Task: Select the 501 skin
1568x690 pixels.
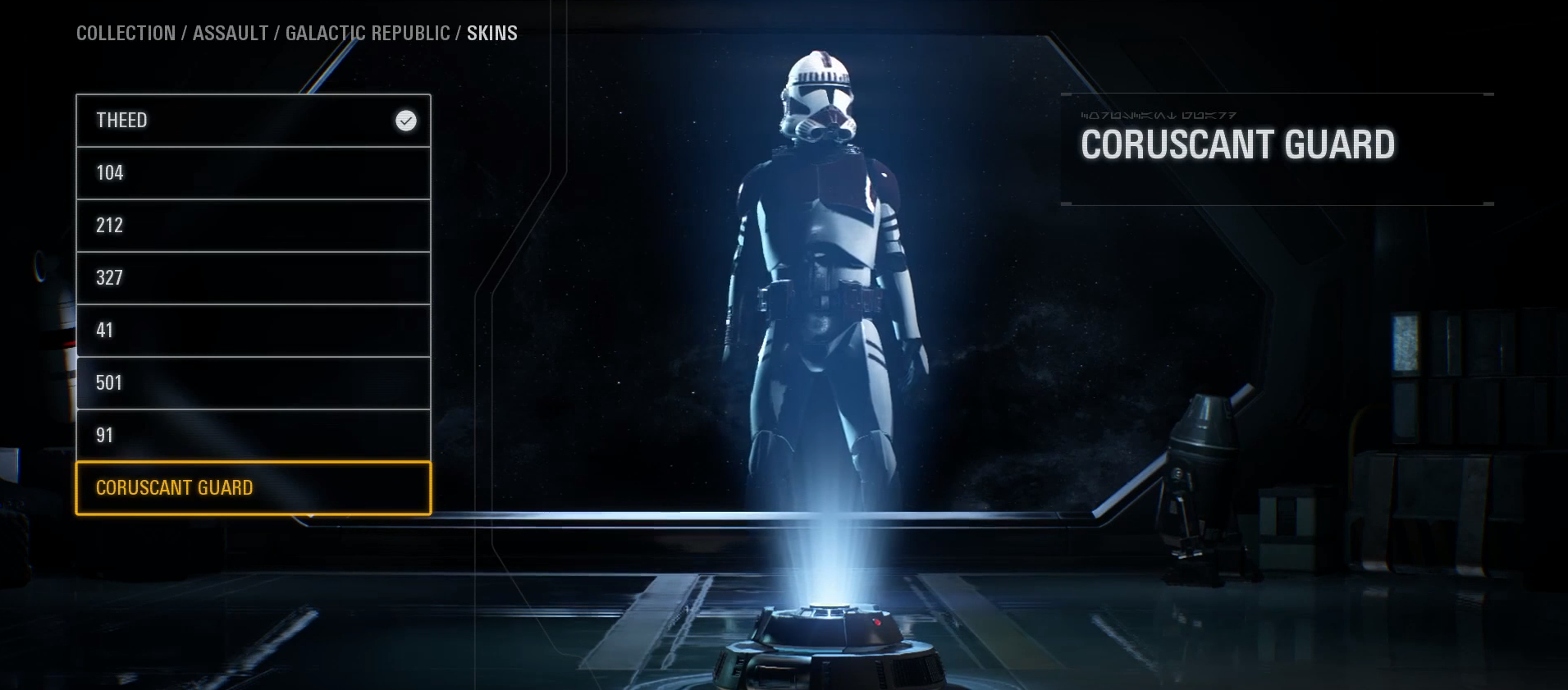Action: 253,383
